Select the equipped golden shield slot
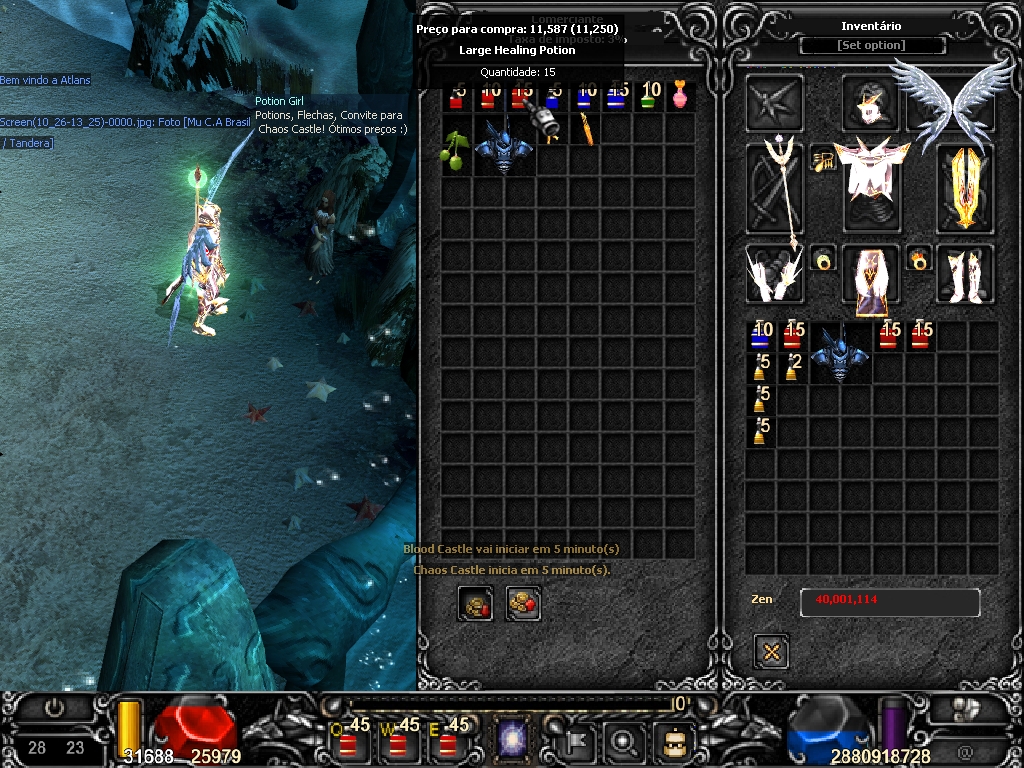1024x768 pixels. 966,188
